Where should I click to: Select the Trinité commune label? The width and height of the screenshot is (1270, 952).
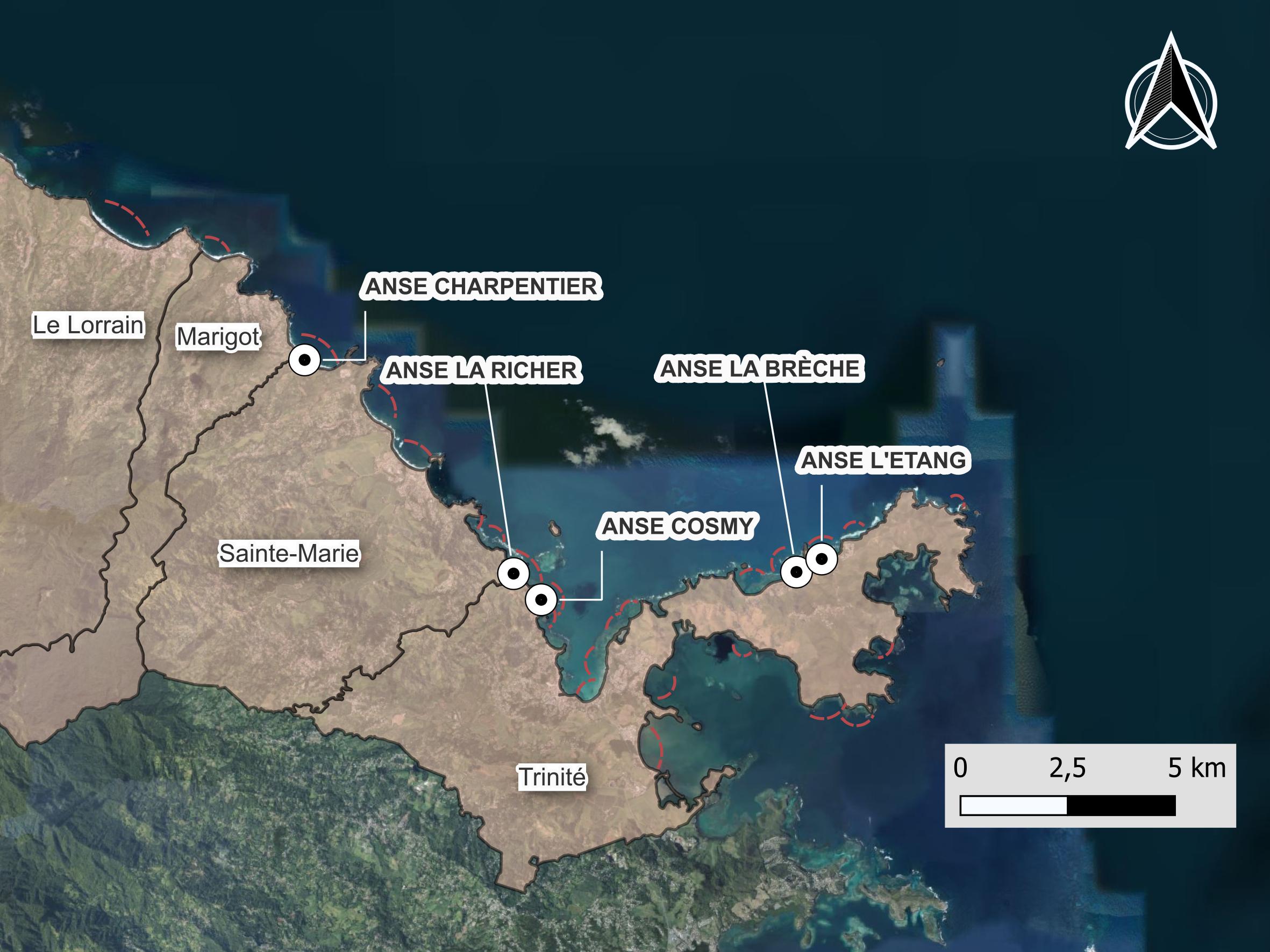(x=552, y=777)
